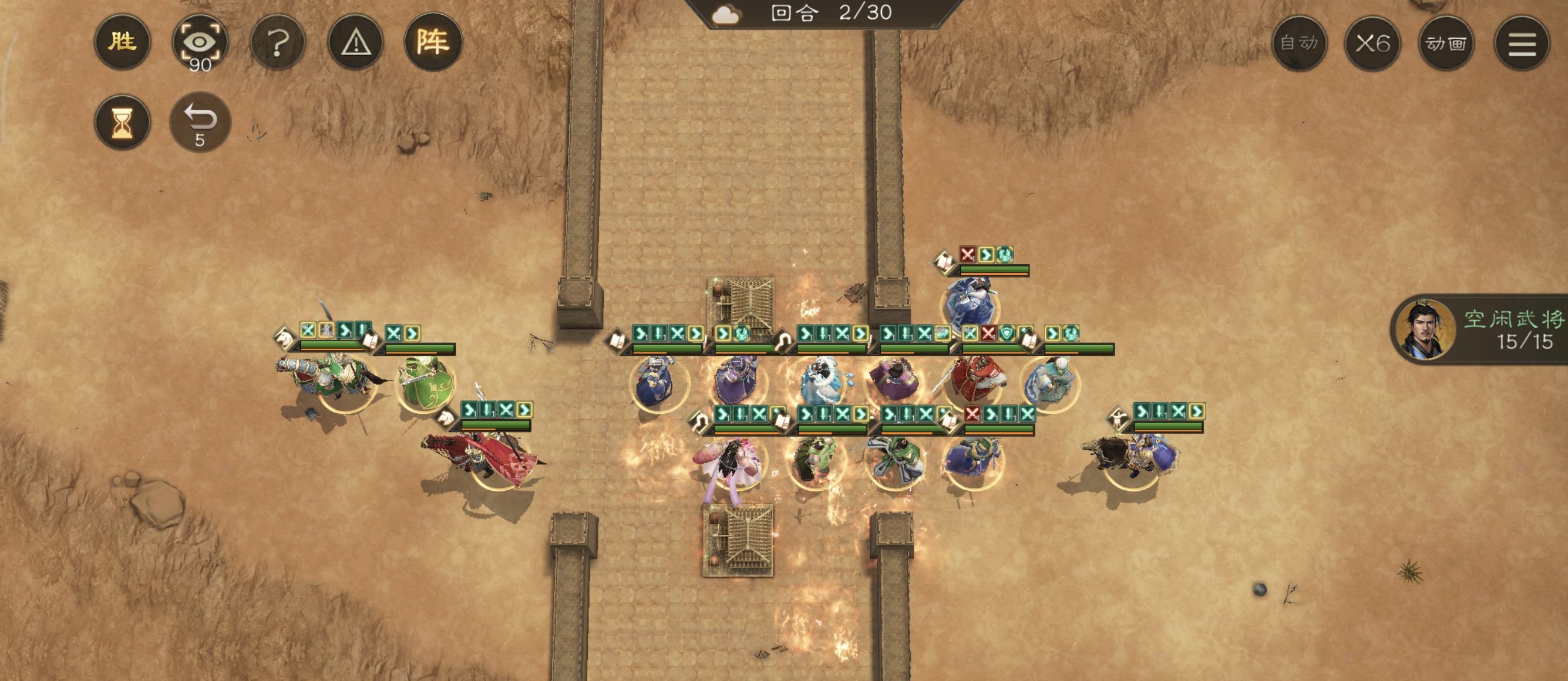Click the hourglass wait icon

(x=122, y=122)
